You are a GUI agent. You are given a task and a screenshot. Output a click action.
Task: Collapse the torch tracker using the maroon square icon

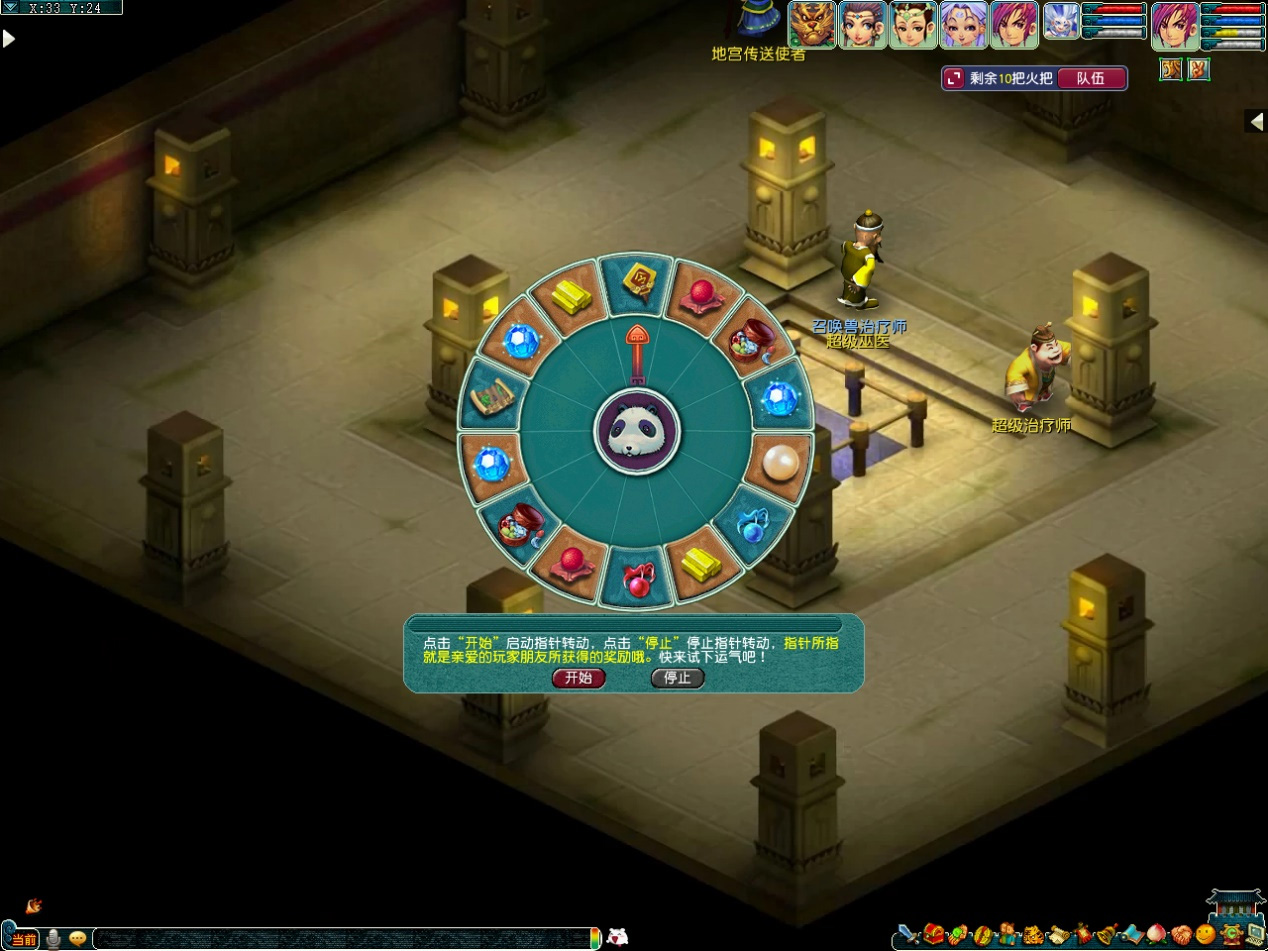click(954, 78)
